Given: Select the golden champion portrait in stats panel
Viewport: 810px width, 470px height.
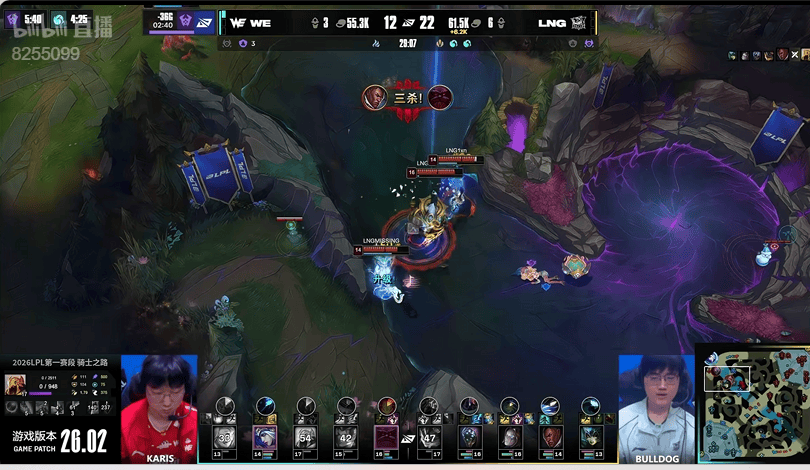Looking at the screenshot, I should pyautogui.click(x=15, y=385).
